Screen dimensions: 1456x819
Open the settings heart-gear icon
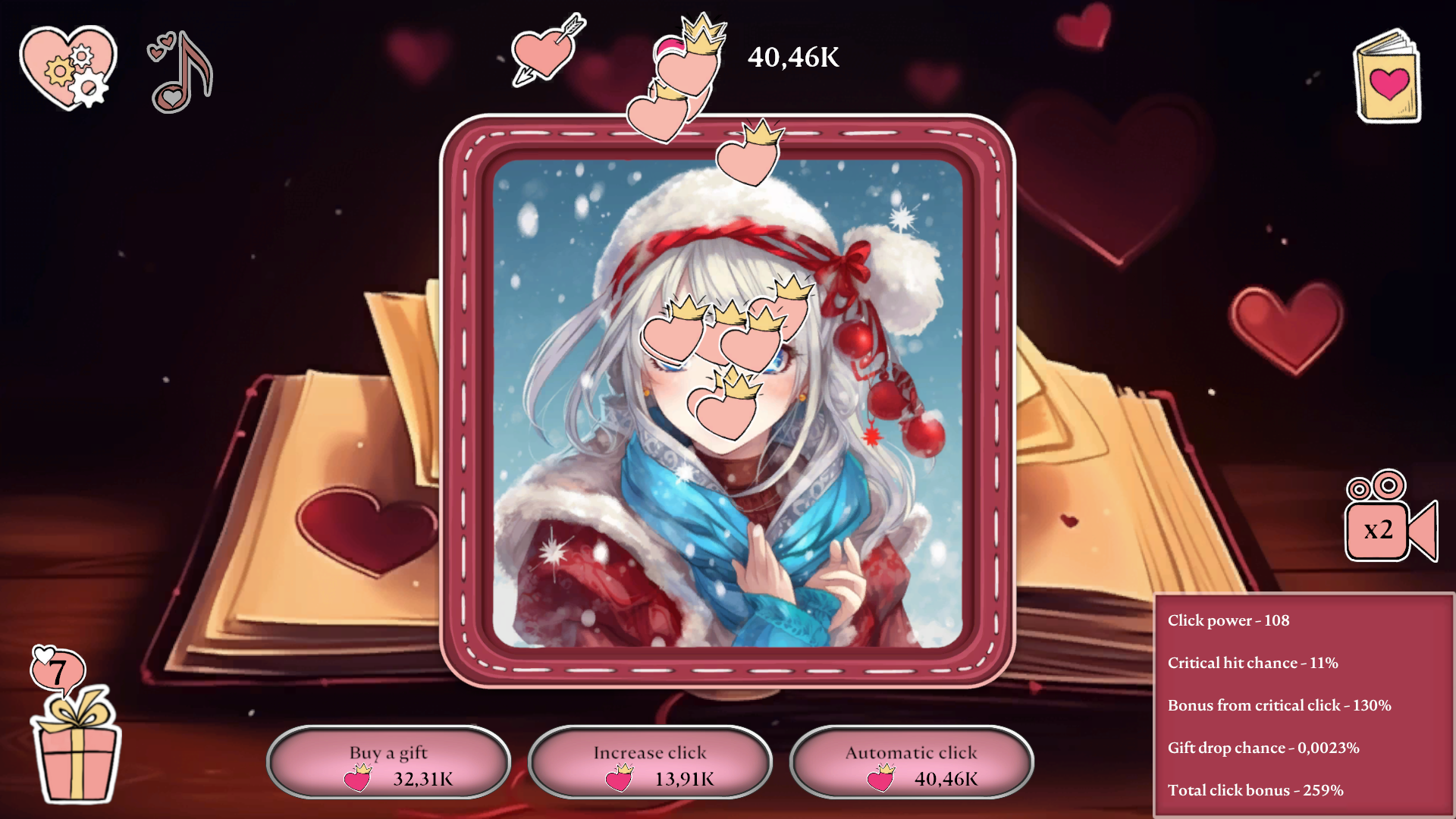tap(67, 67)
